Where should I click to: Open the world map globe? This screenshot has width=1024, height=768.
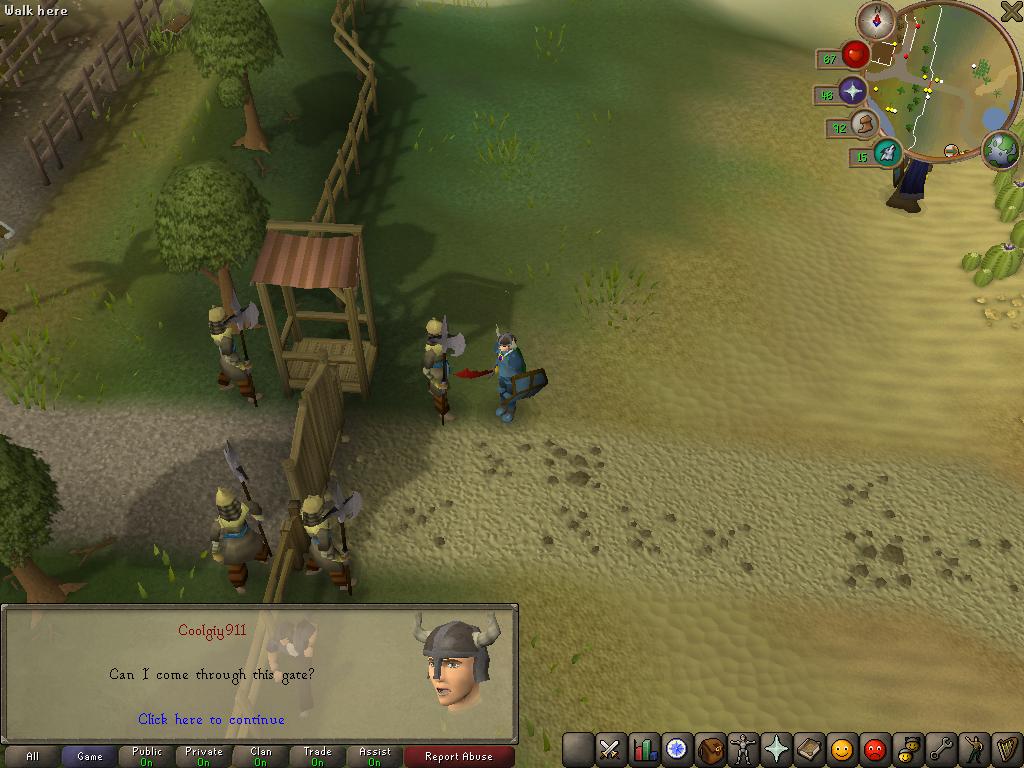(x=1001, y=150)
